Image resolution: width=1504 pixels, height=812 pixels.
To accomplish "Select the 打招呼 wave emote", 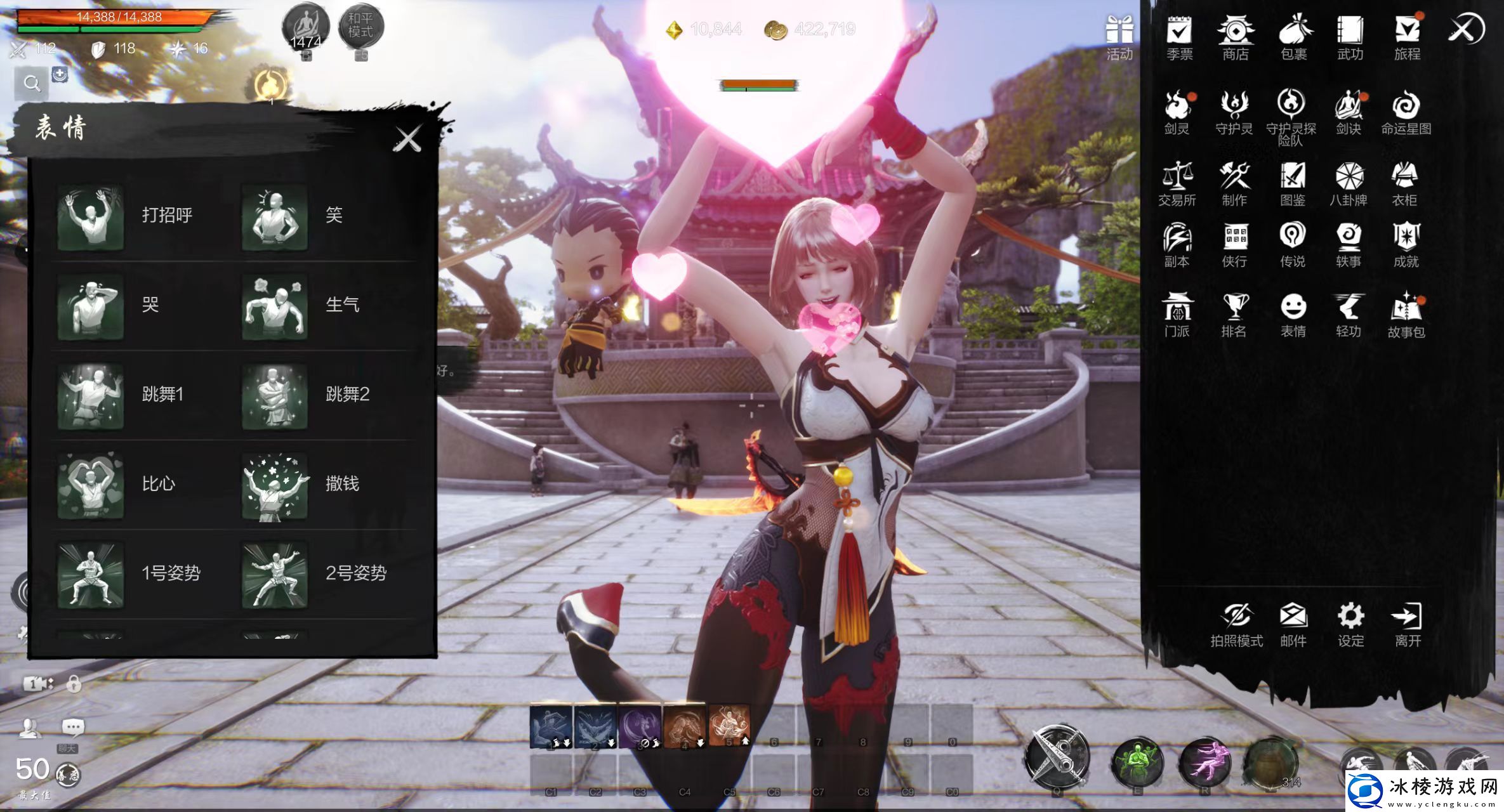I will (91, 216).
